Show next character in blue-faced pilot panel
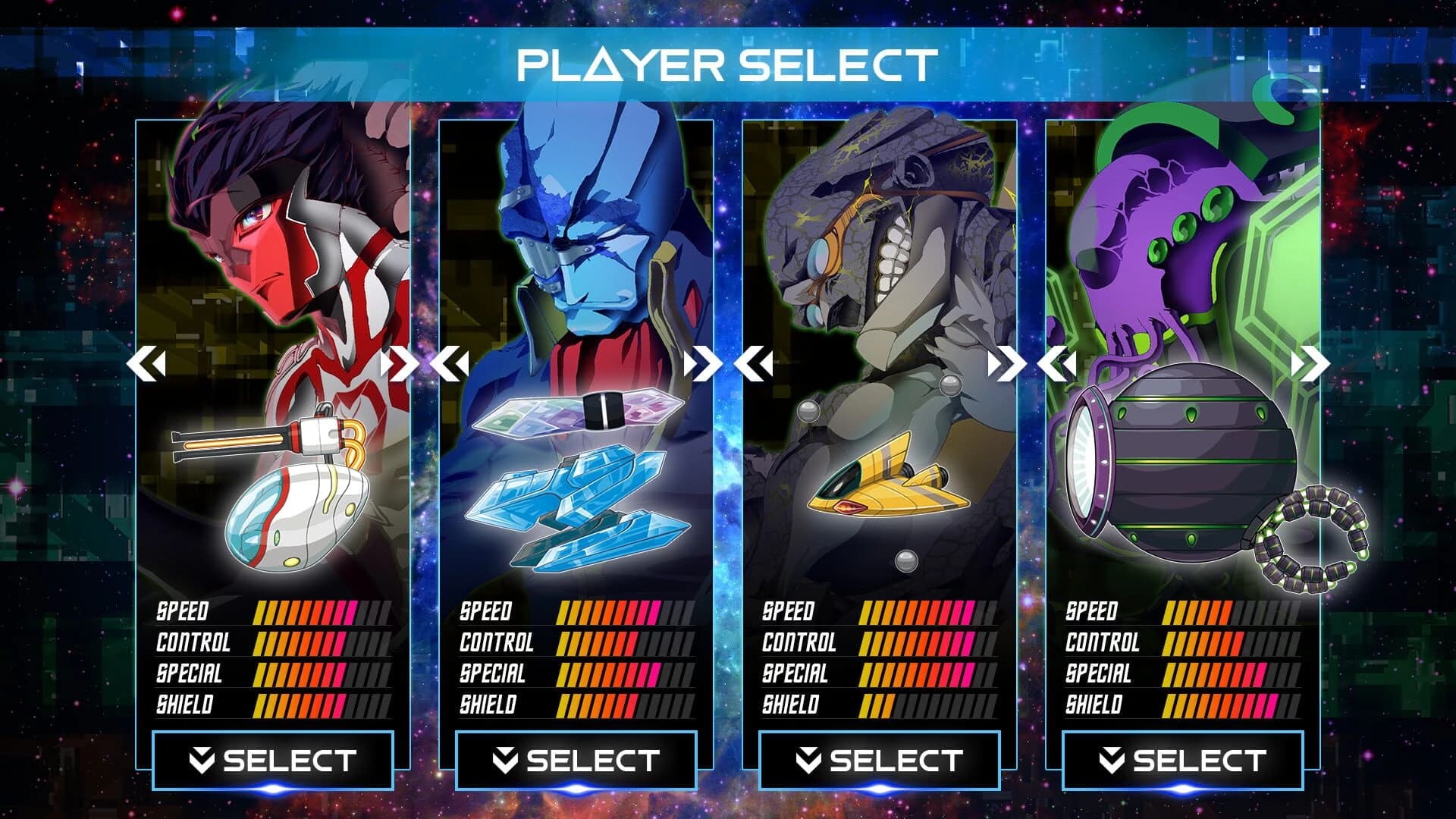 click(x=702, y=364)
